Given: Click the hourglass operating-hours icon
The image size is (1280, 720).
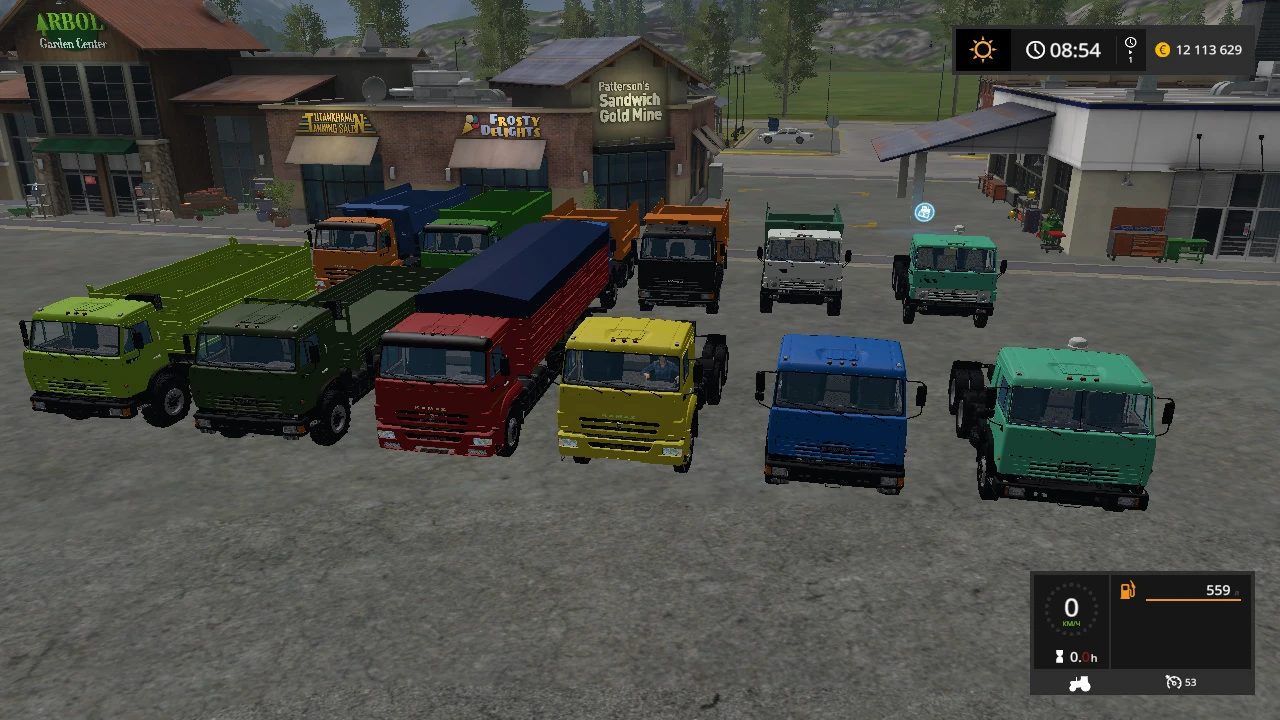Looking at the screenshot, I should (x=1058, y=657).
